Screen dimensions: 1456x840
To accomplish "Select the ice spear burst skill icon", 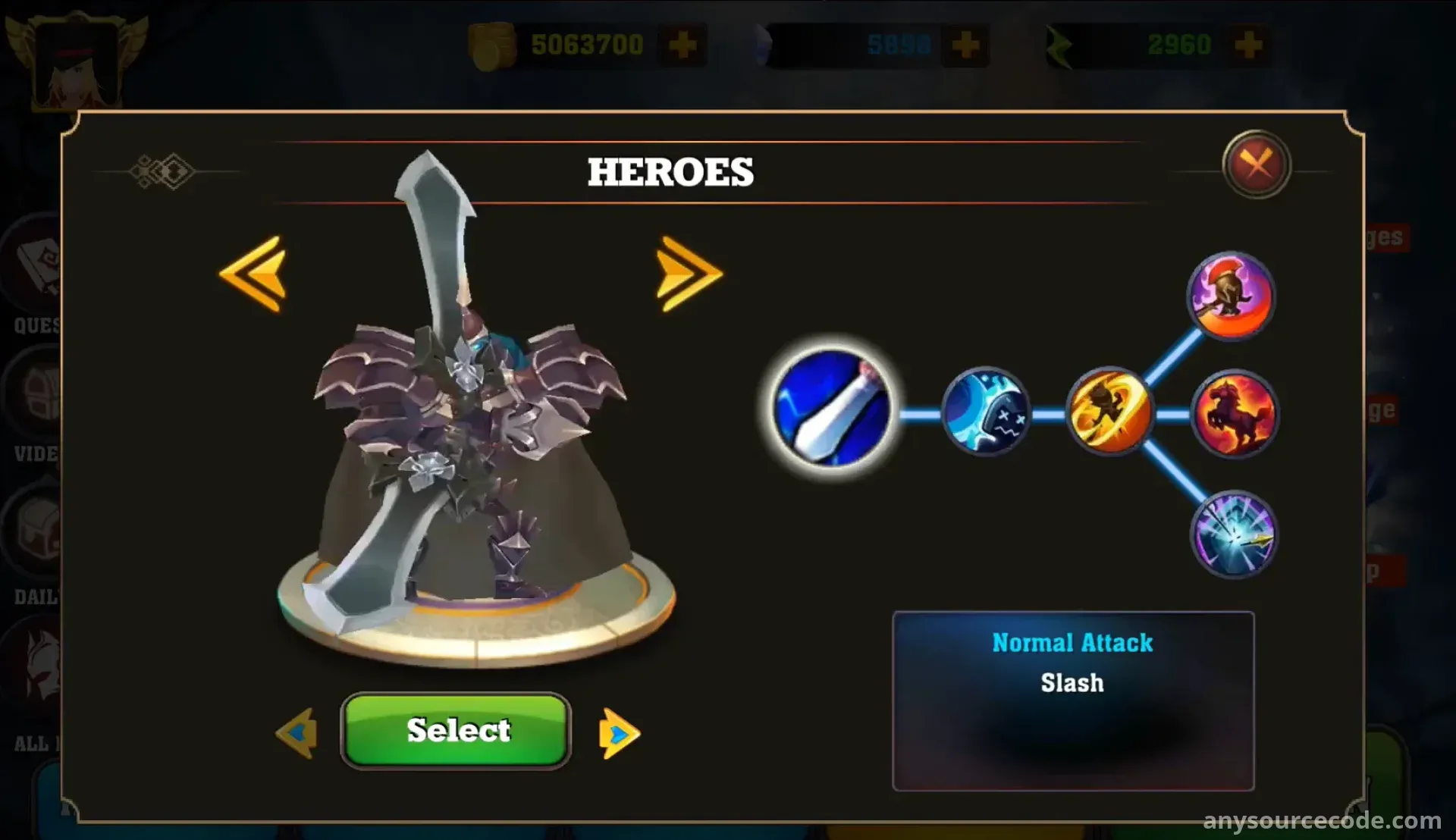I will pos(1233,534).
